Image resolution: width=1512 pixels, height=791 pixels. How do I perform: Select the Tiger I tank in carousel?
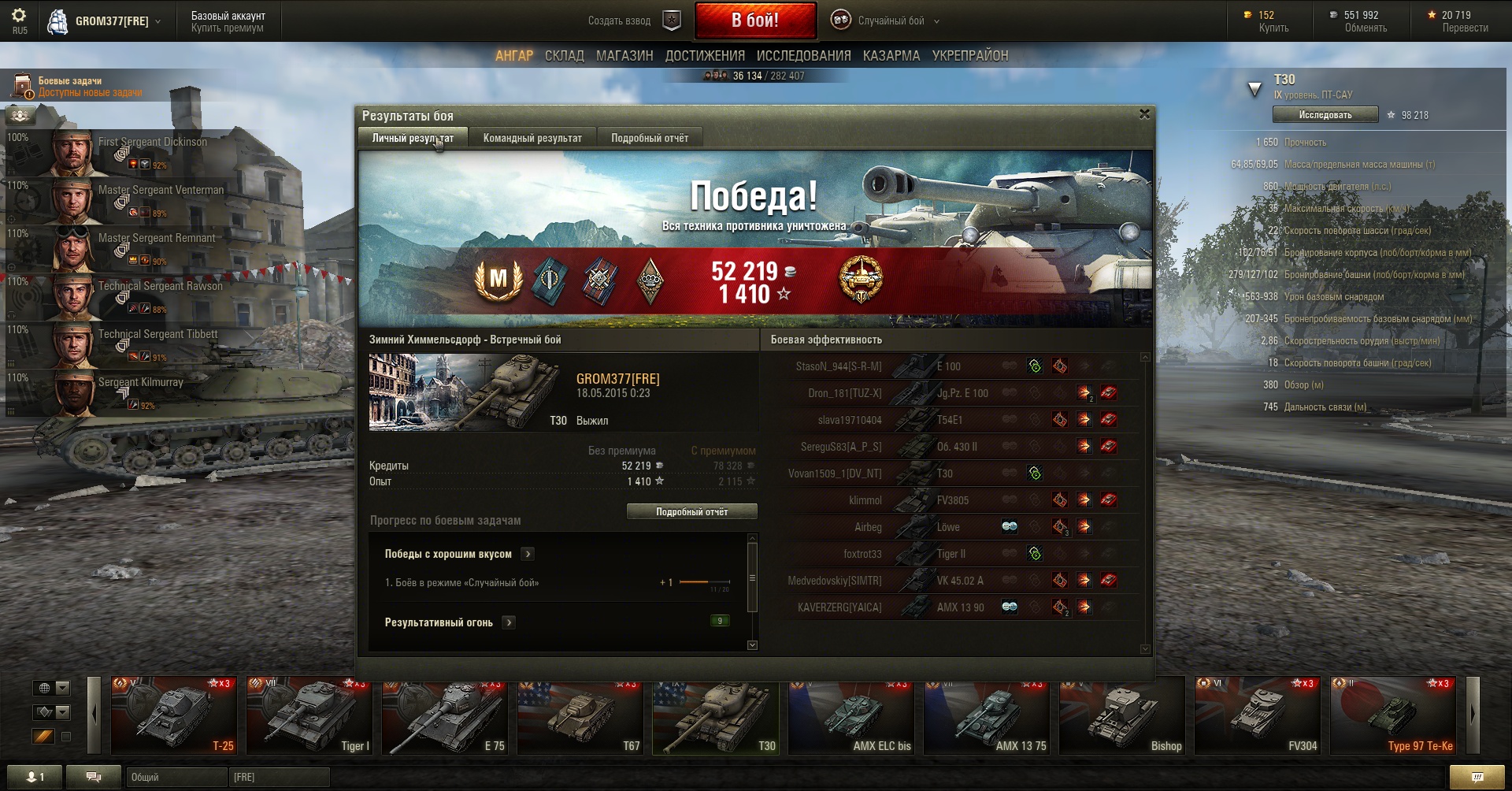(309, 715)
